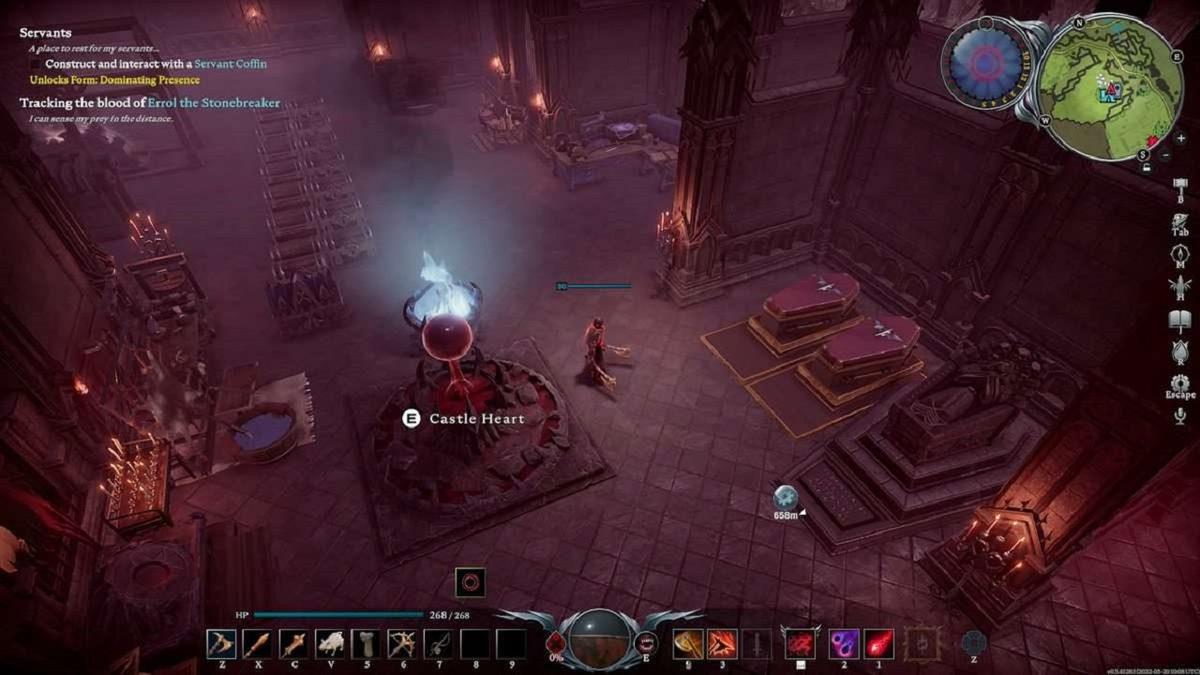This screenshot has height=675, width=1200.
Task: Select the Errol the Stonebreaker tracking objective
Action: [x=150, y=103]
